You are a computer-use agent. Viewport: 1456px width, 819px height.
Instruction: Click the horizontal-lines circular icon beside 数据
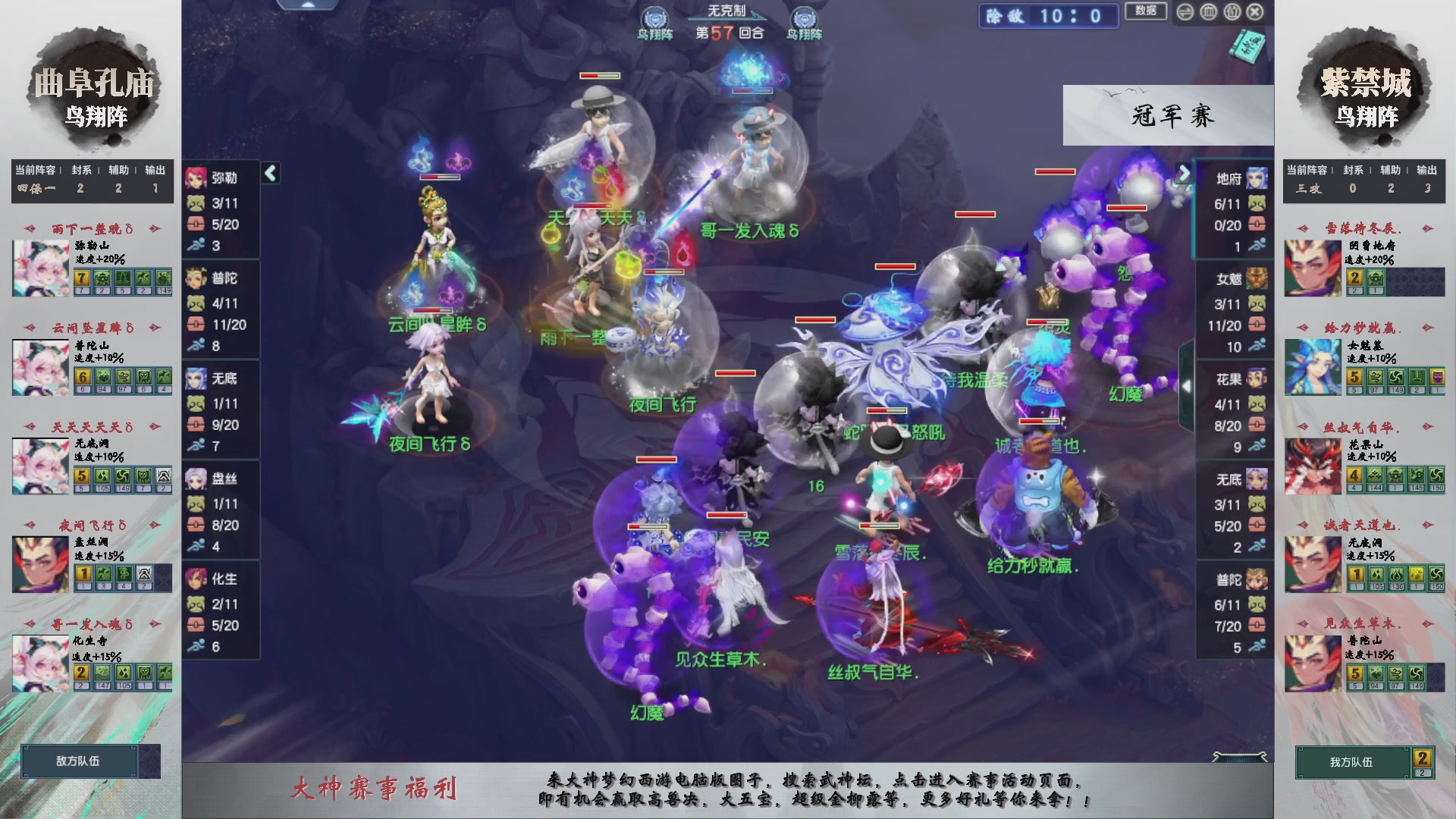click(x=1185, y=12)
